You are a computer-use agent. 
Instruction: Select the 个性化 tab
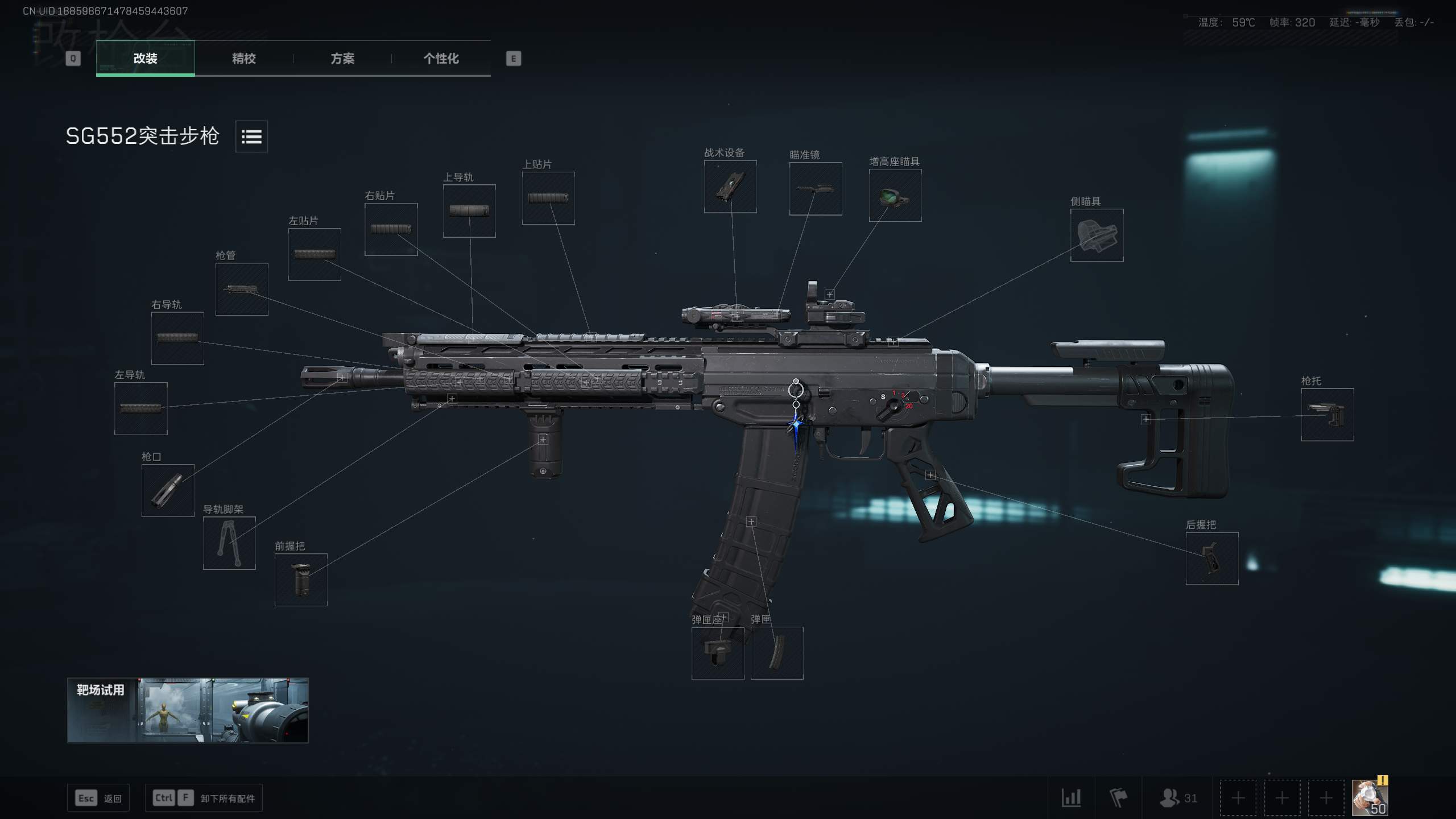pyautogui.click(x=441, y=59)
